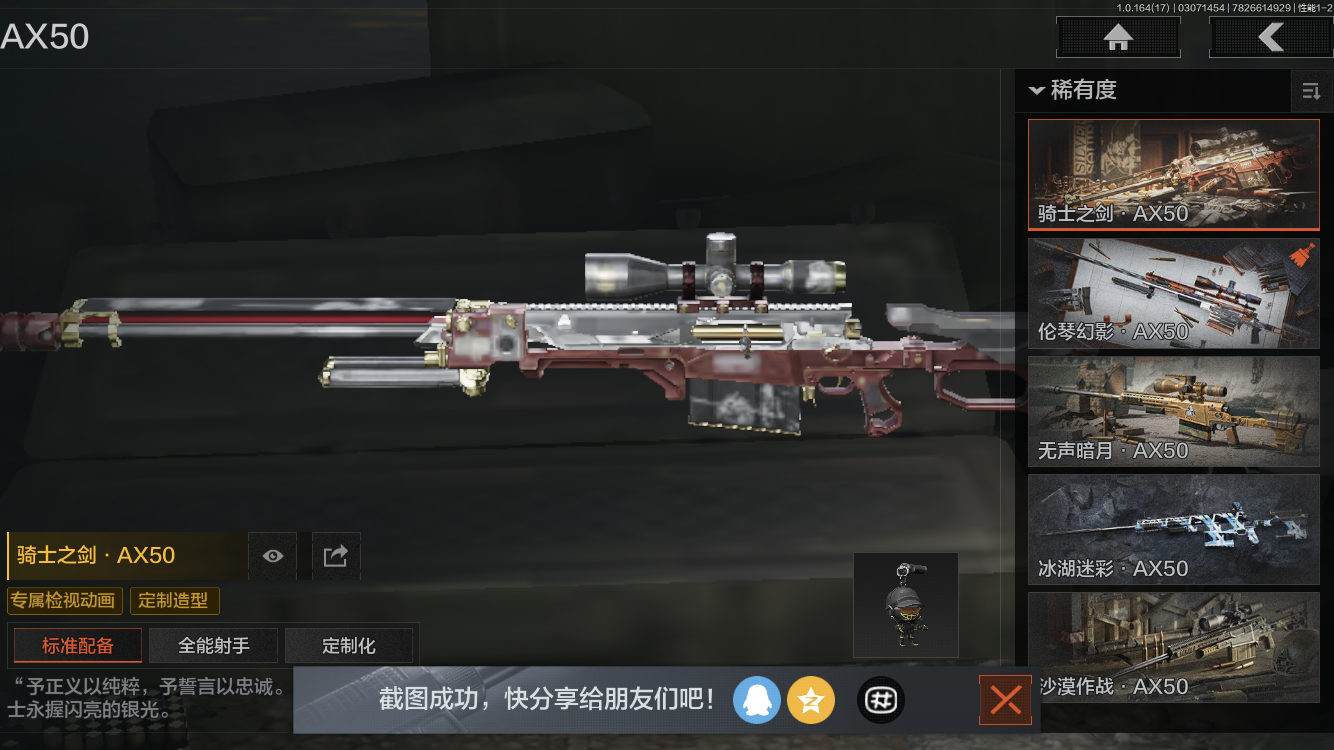The image size is (1334, 750).
Task: Collapse the 稀有度 section chevron
Action: pyautogui.click(x=1036, y=91)
